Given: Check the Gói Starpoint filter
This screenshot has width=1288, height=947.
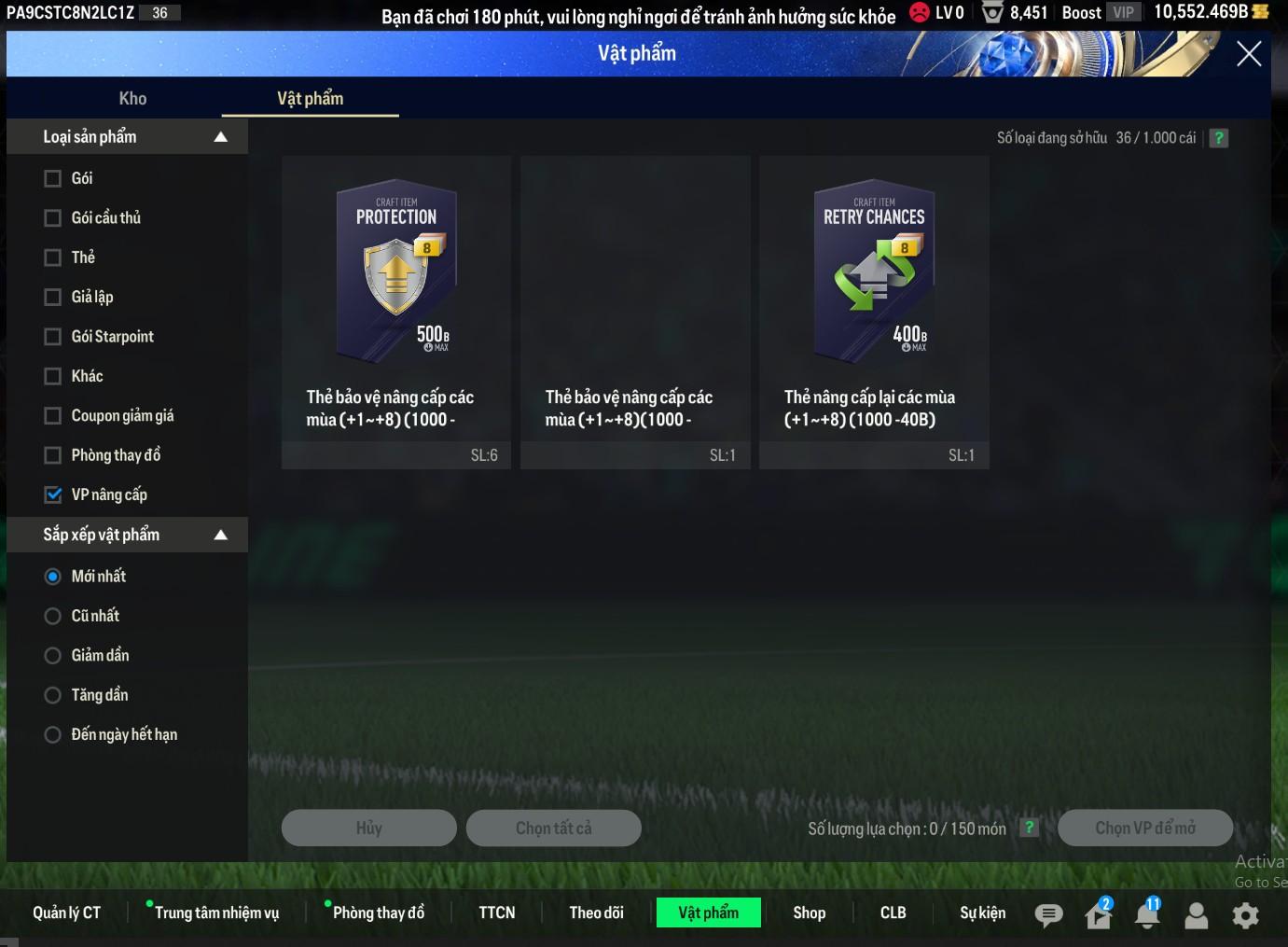Looking at the screenshot, I should (53, 337).
